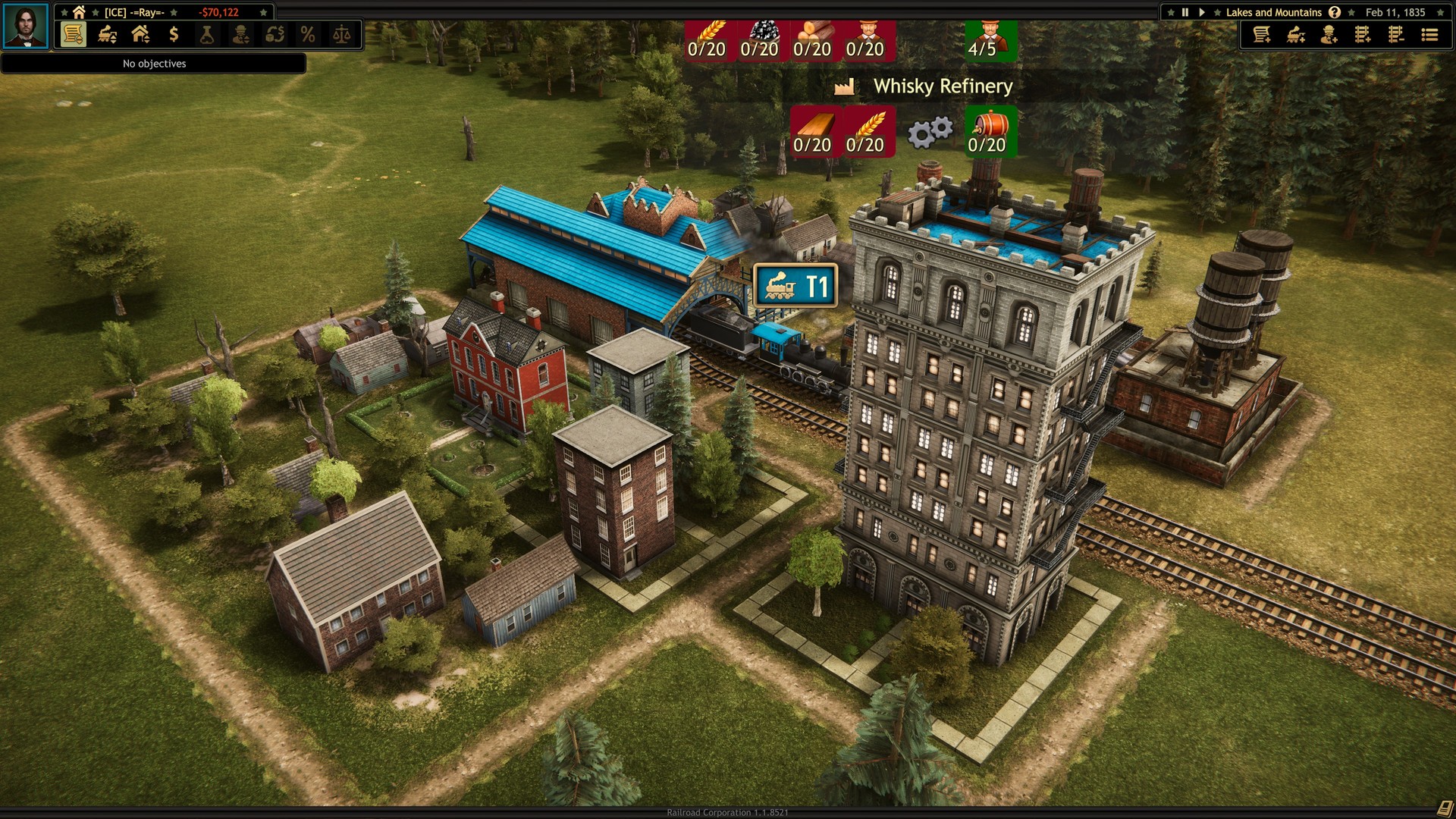Select the remove track tool
Screen dimensions: 1456x819
pos(1395,34)
